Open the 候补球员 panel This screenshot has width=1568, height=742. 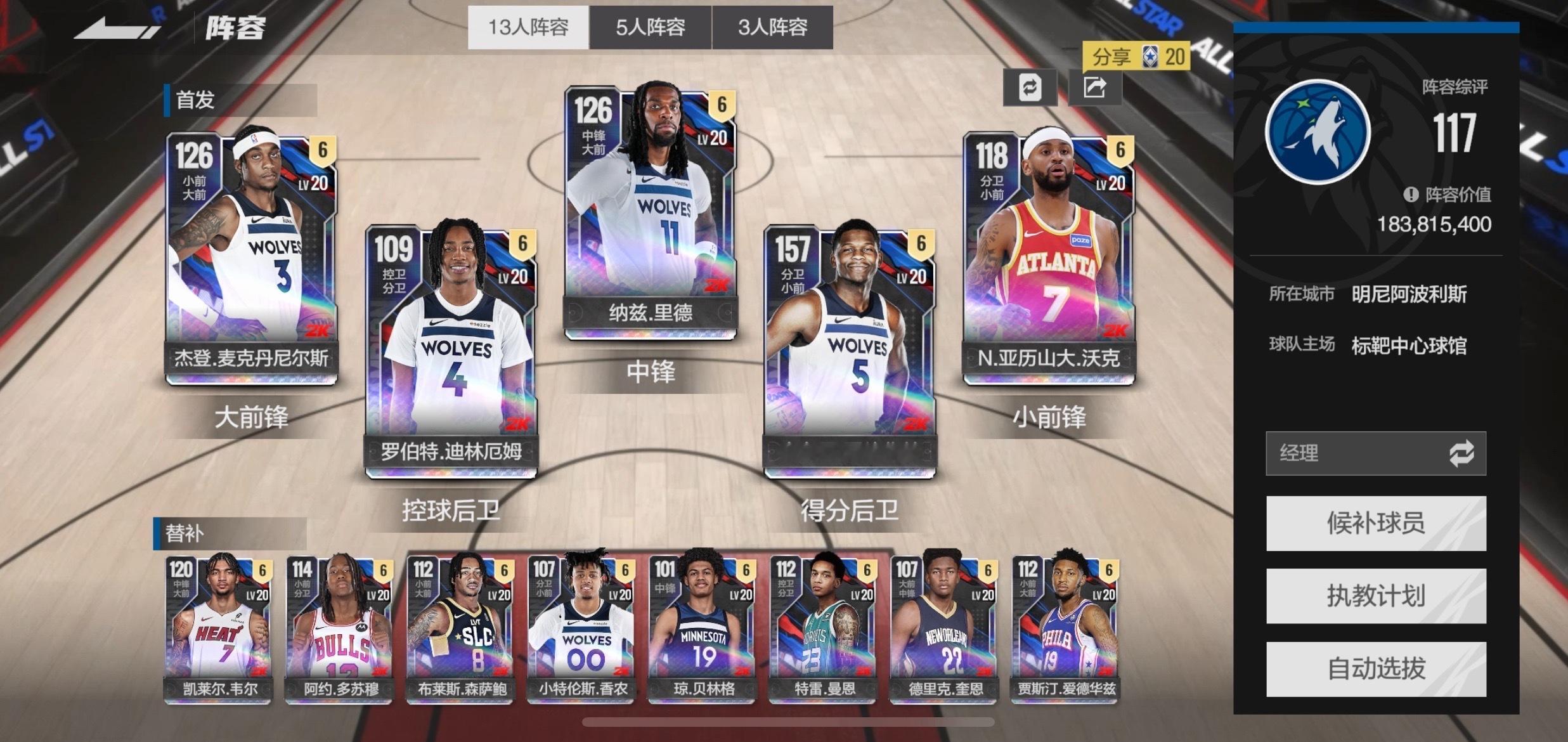pyautogui.click(x=1376, y=521)
